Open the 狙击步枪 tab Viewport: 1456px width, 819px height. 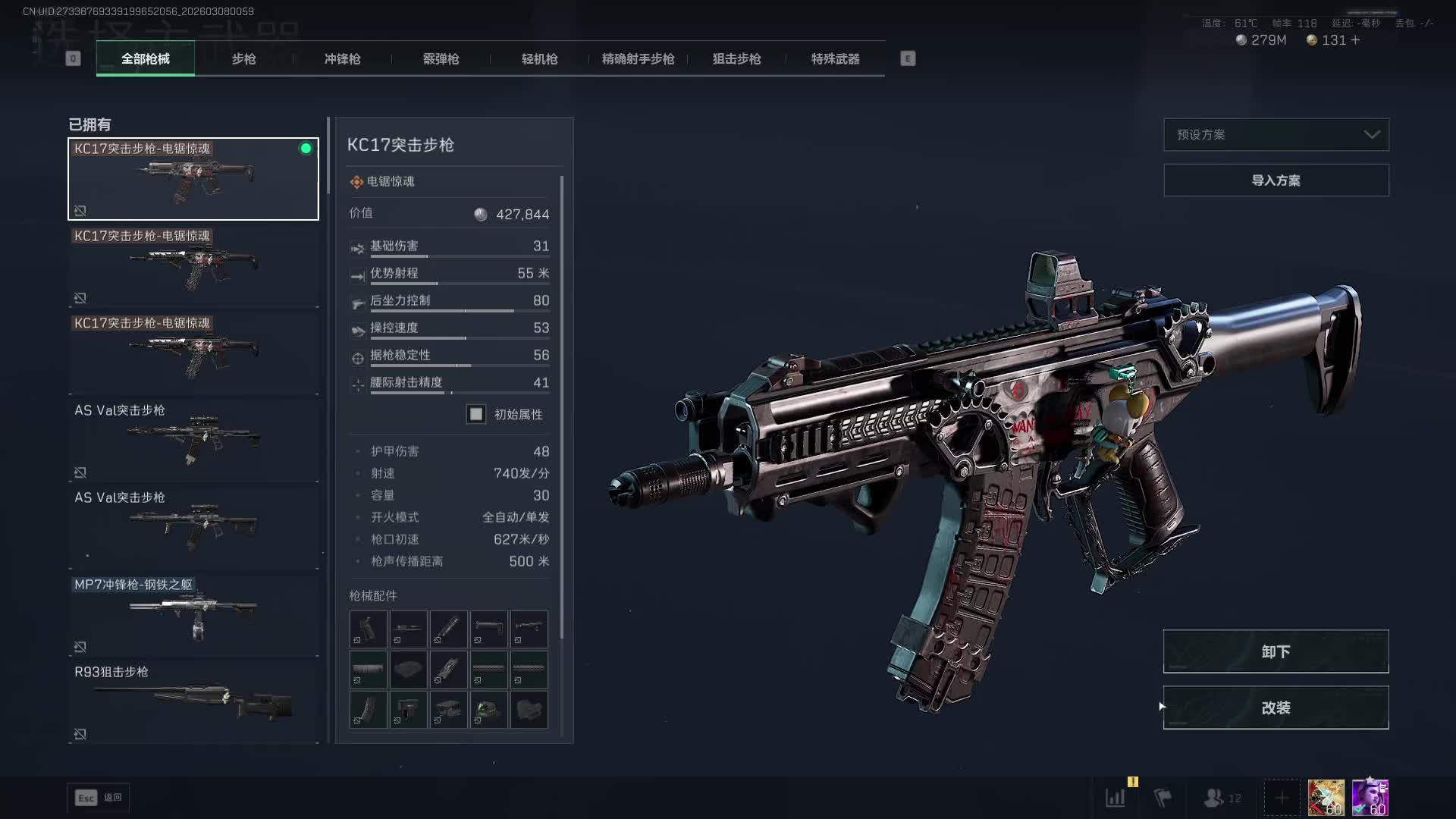click(x=736, y=59)
